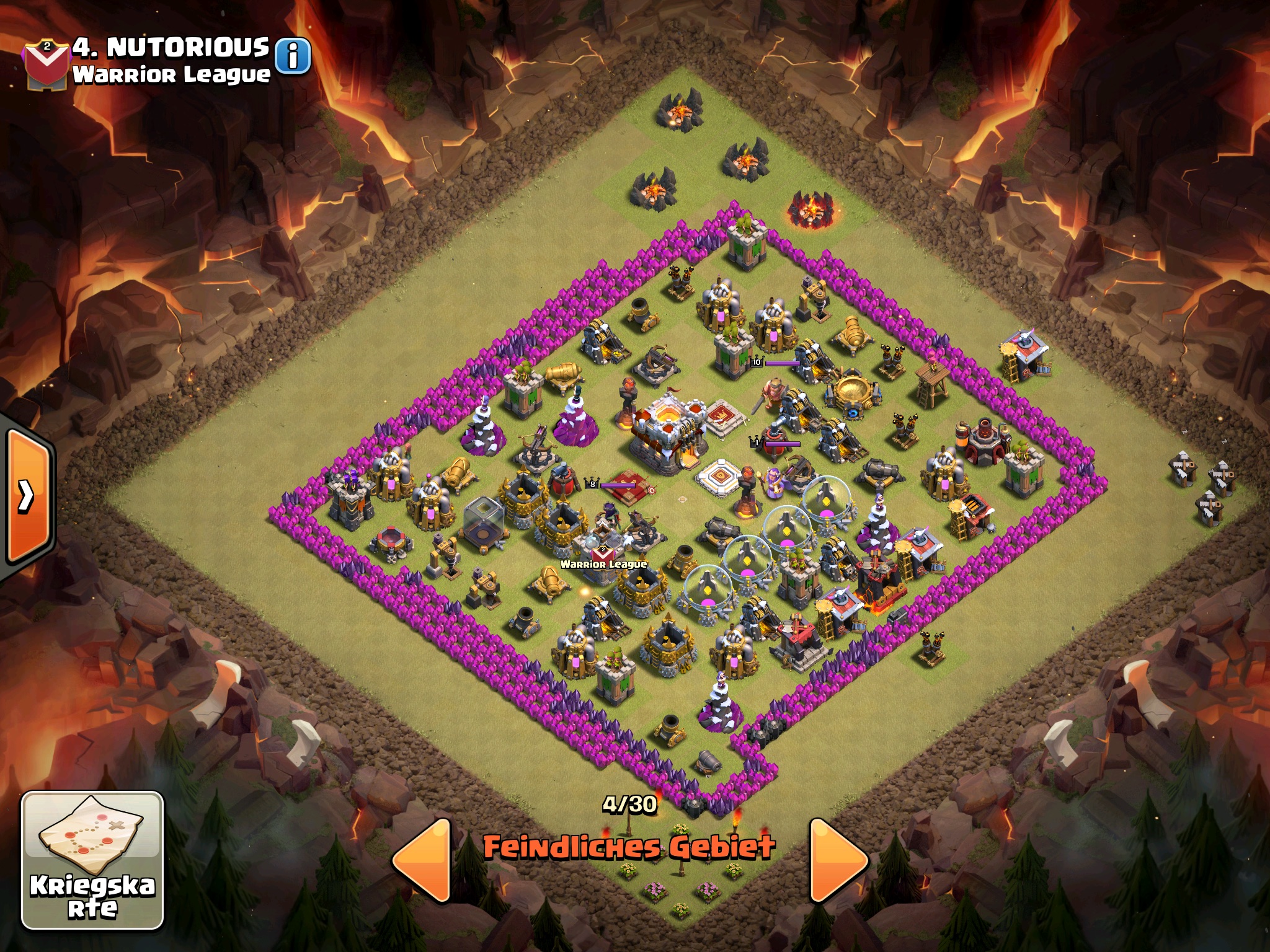Open the Kriegskarte war map
The width and height of the screenshot is (1270, 952).
click(92, 861)
